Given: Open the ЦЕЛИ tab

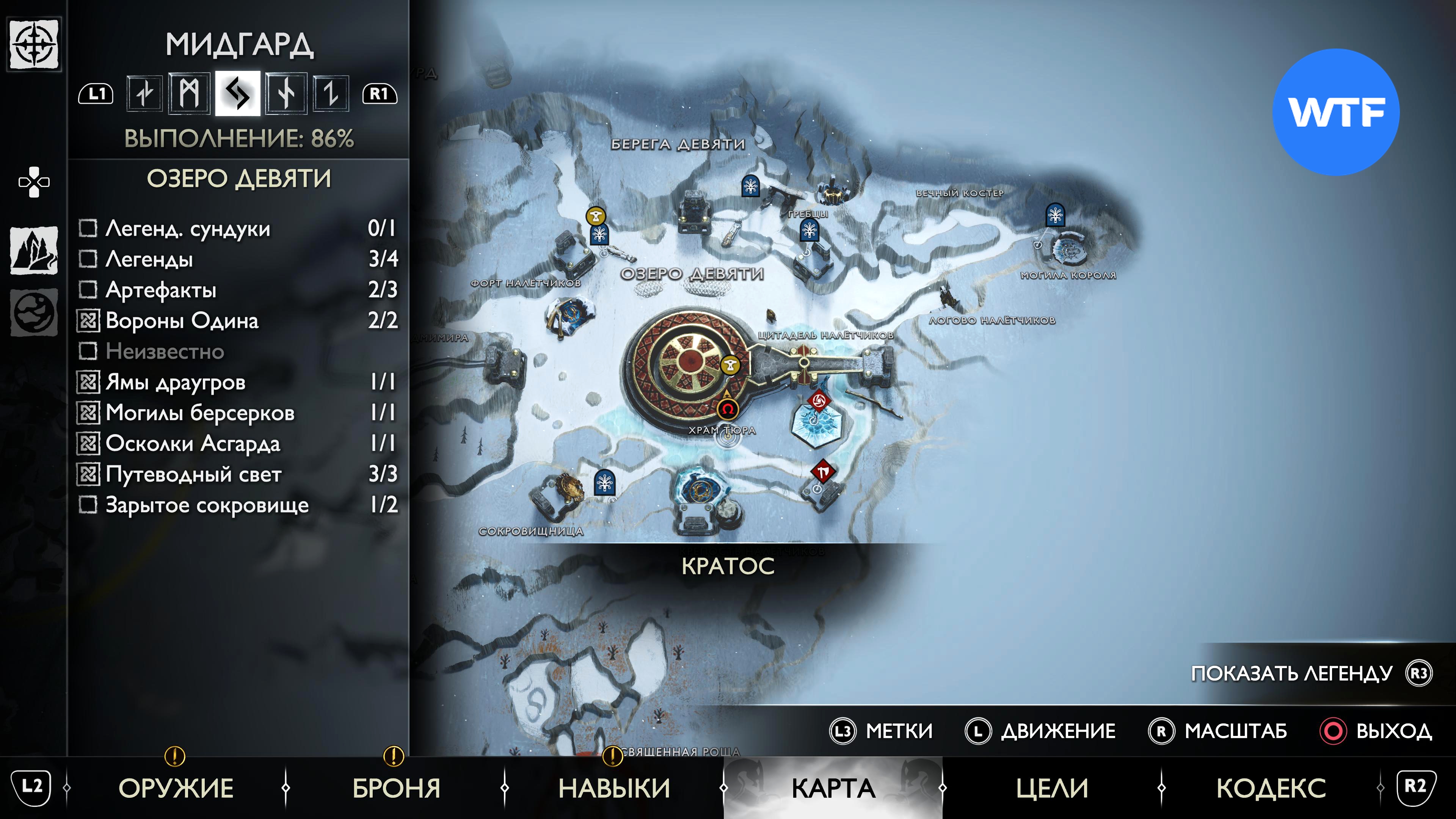Looking at the screenshot, I should pos(1052,788).
